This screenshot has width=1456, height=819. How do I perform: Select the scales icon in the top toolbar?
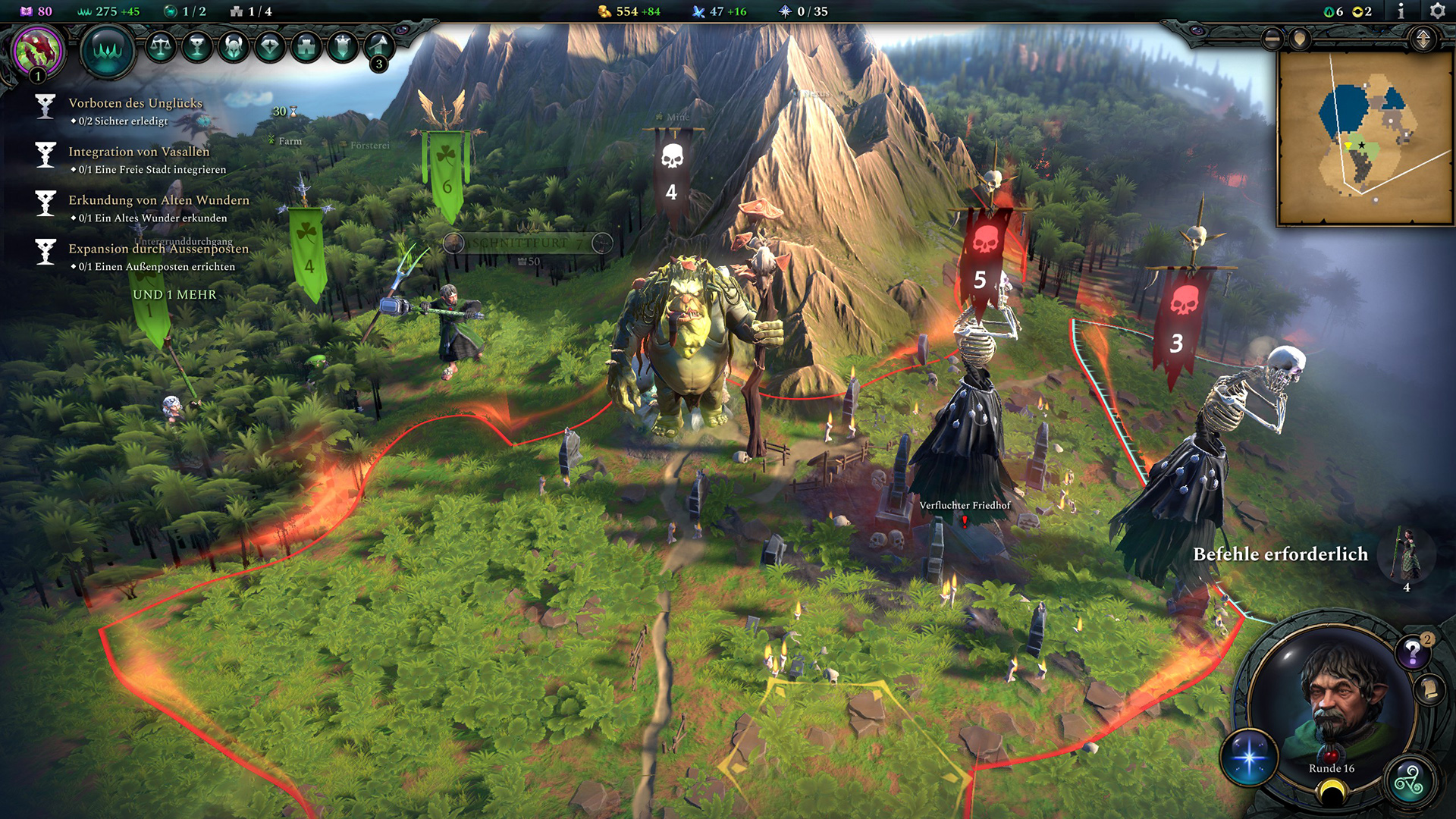(160, 46)
